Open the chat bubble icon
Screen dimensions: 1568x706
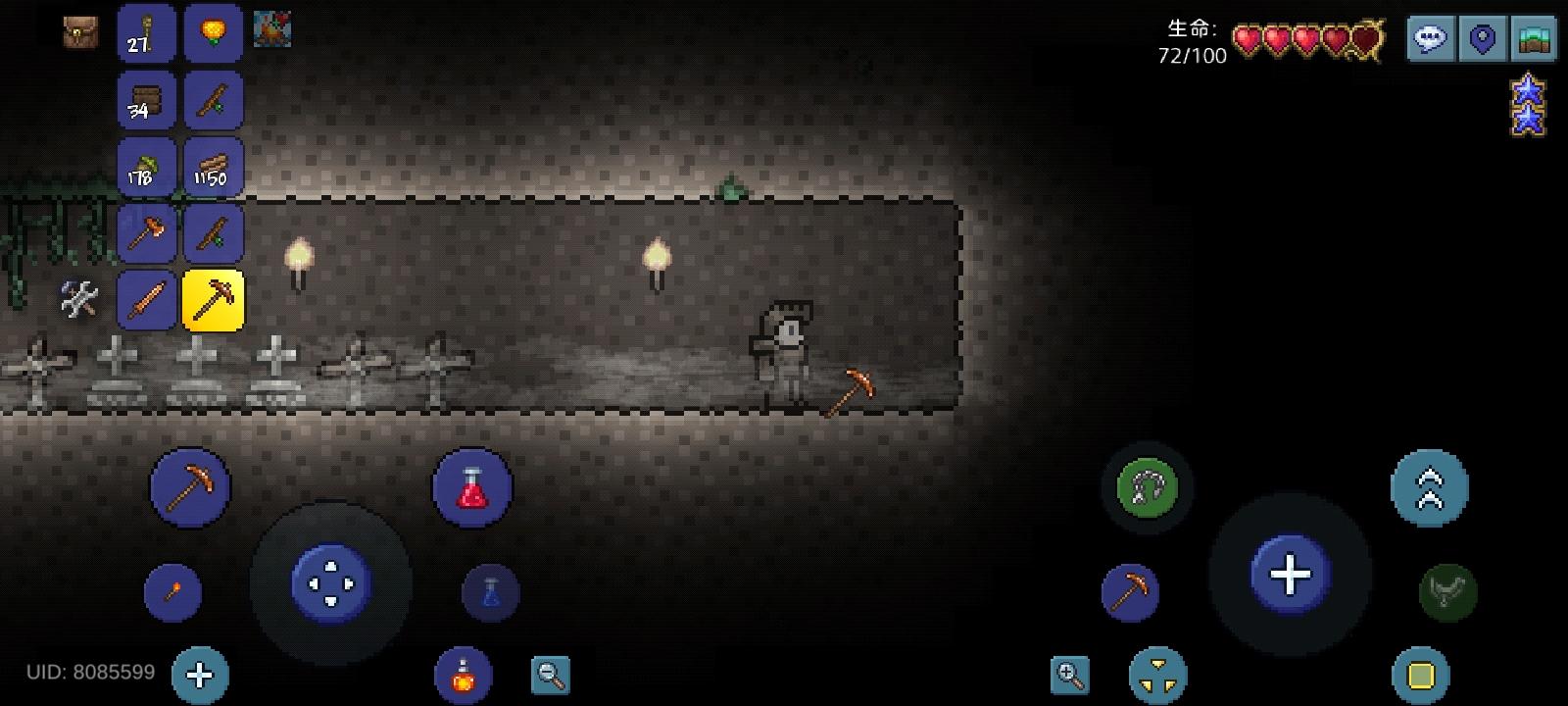click(x=1431, y=39)
